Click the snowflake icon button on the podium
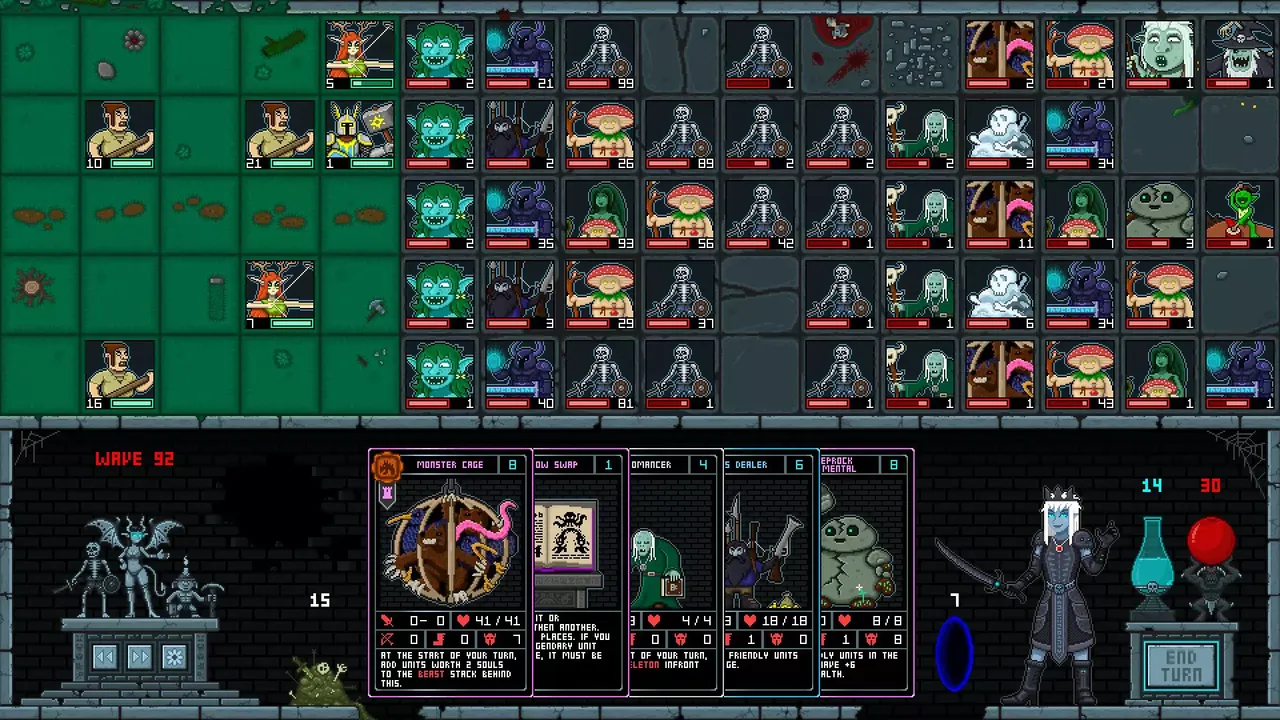 click(173, 657)
